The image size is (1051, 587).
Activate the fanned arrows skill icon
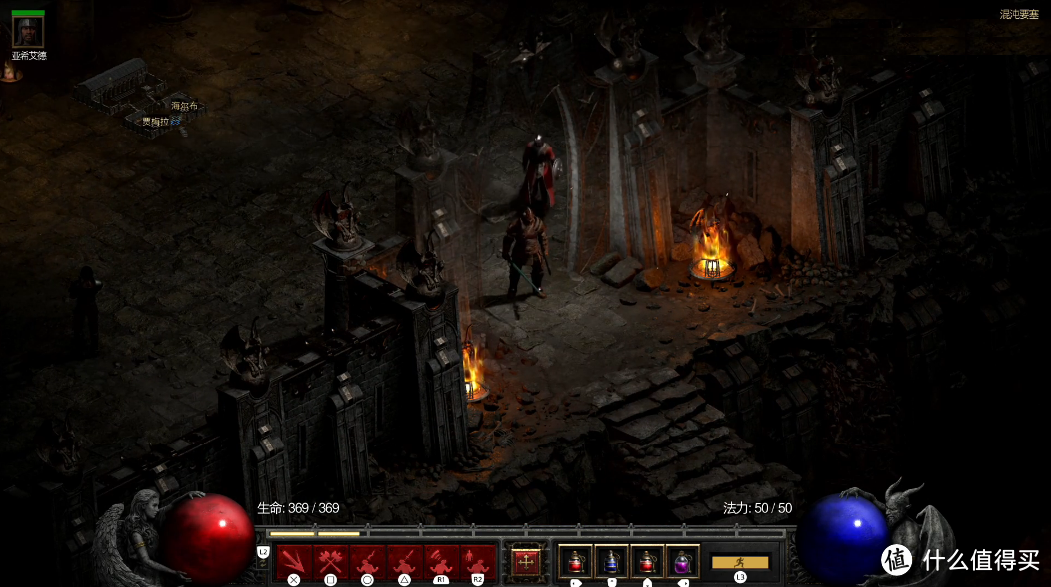click(x=293, y=560)
